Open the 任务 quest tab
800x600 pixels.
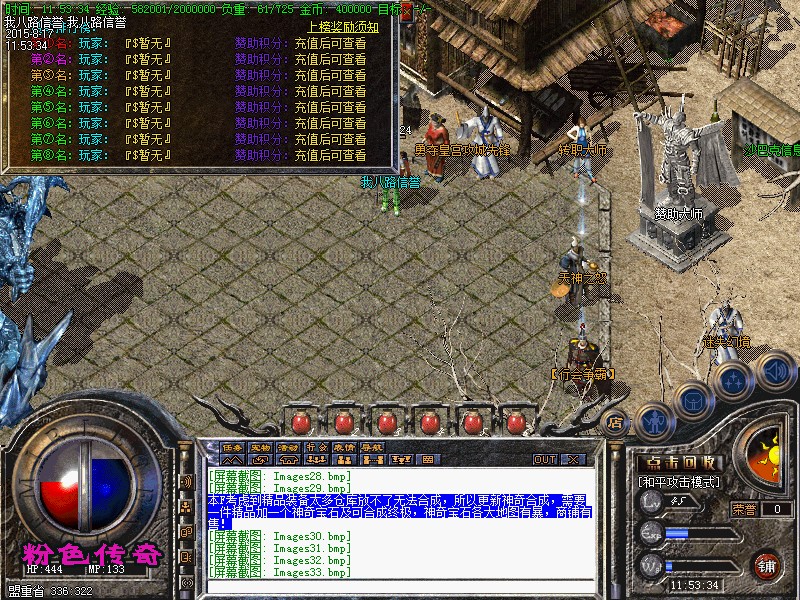click(233, 447)
